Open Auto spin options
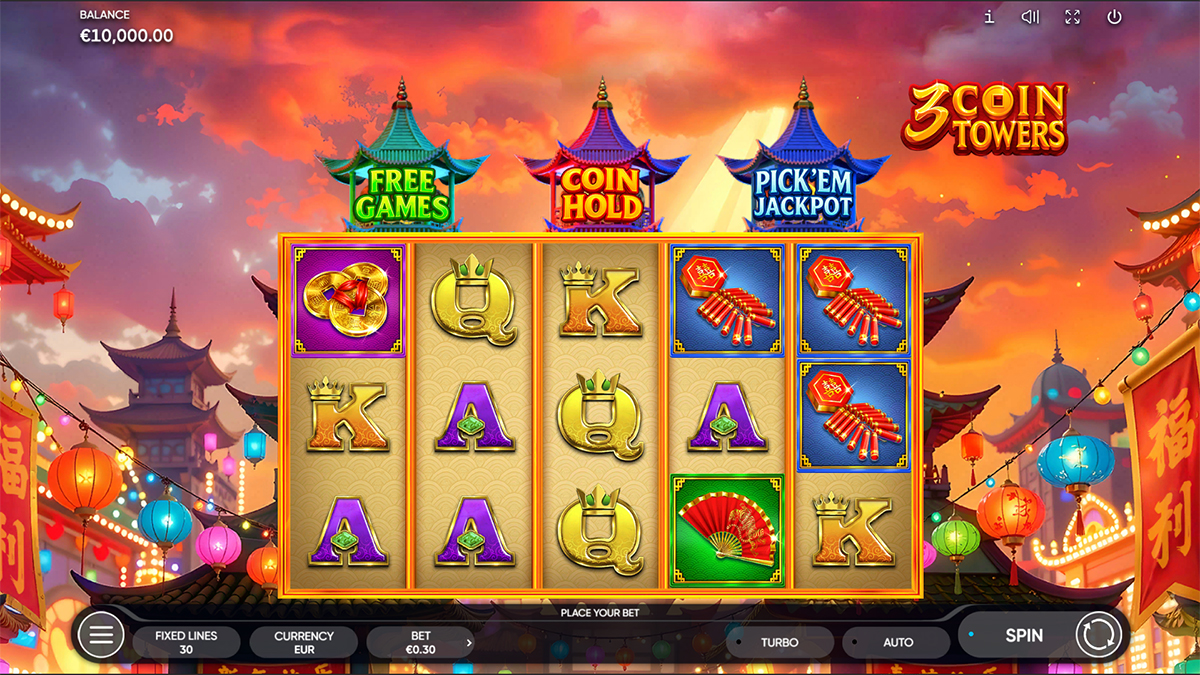1200x675 pixels. click(x=897, y=642)
